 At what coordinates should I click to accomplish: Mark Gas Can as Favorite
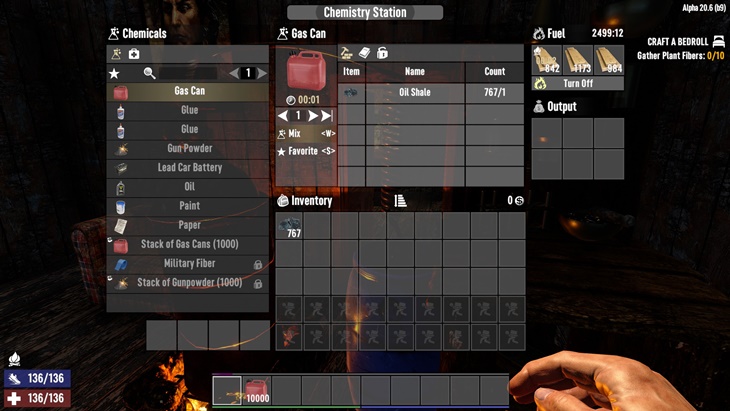(x=305, y=151)
